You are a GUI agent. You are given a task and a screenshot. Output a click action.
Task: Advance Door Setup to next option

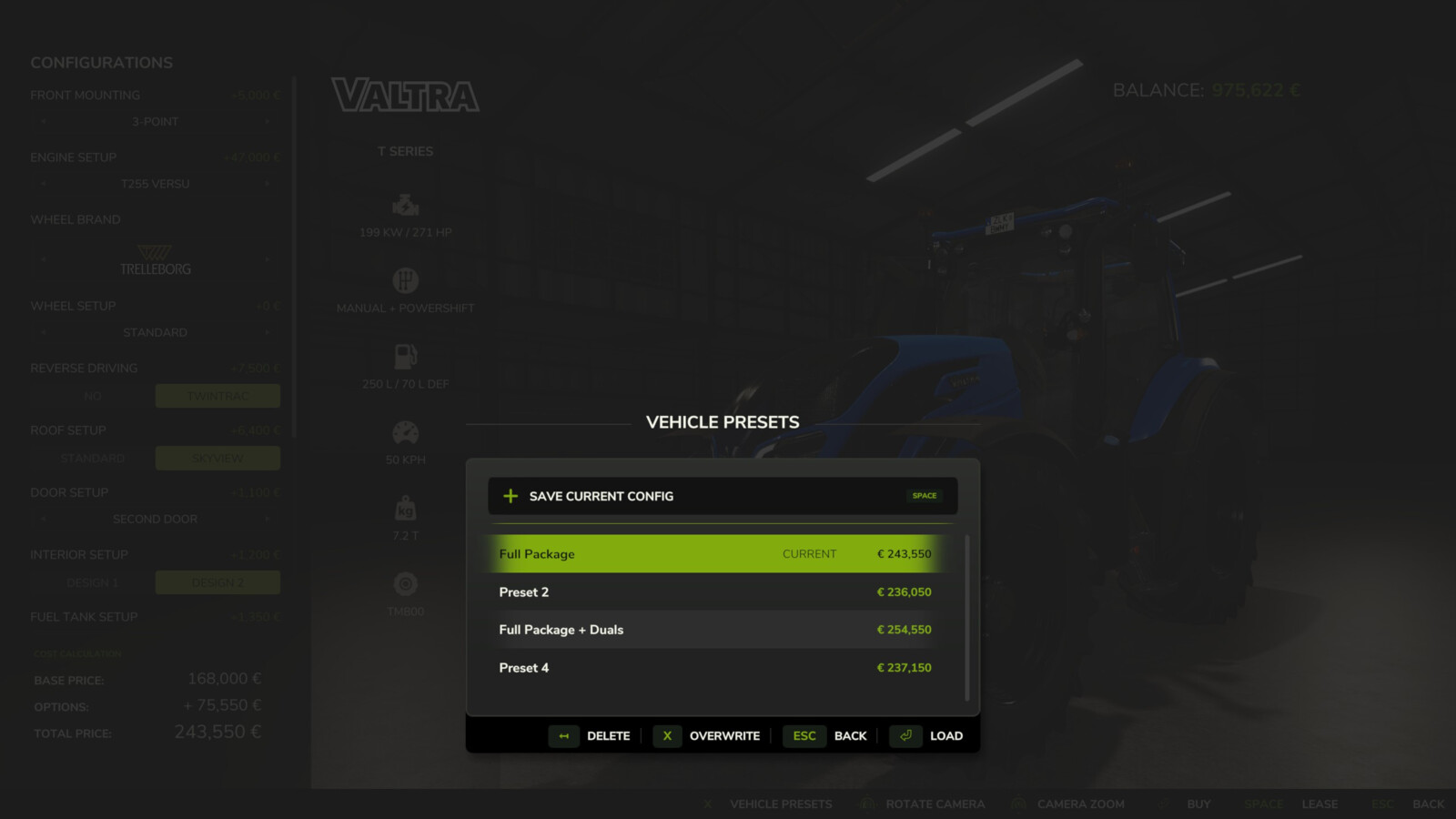[x=267, y=519]
